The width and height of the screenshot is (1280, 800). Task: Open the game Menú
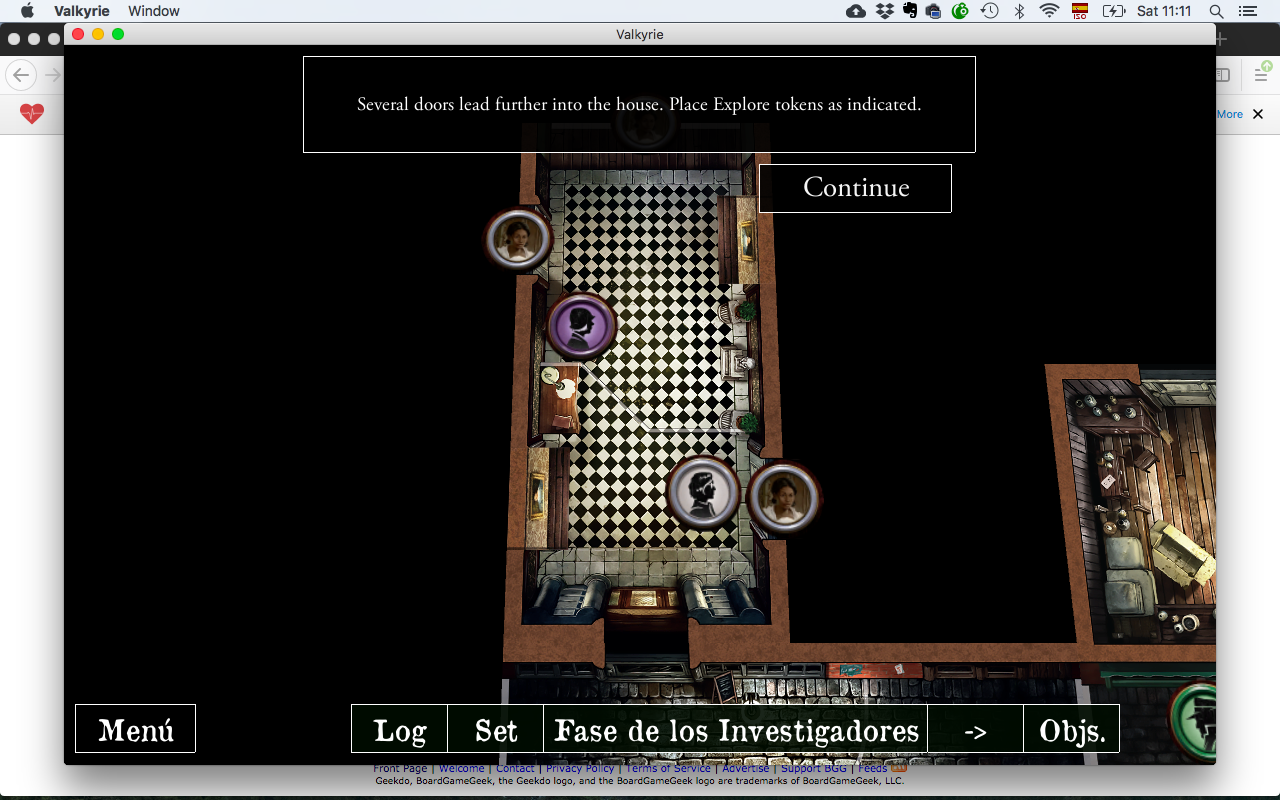[x=135, y=728]
